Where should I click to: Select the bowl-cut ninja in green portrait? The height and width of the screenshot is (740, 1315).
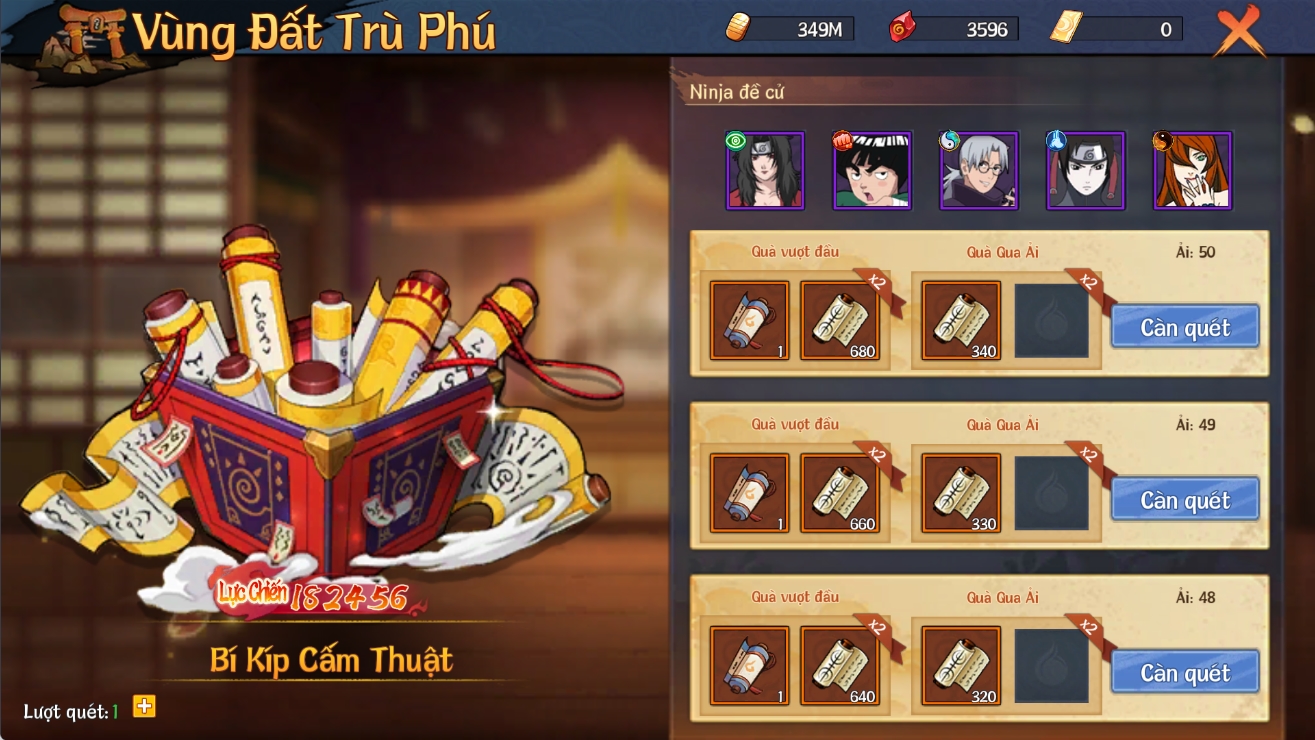(x=872, y=171)
